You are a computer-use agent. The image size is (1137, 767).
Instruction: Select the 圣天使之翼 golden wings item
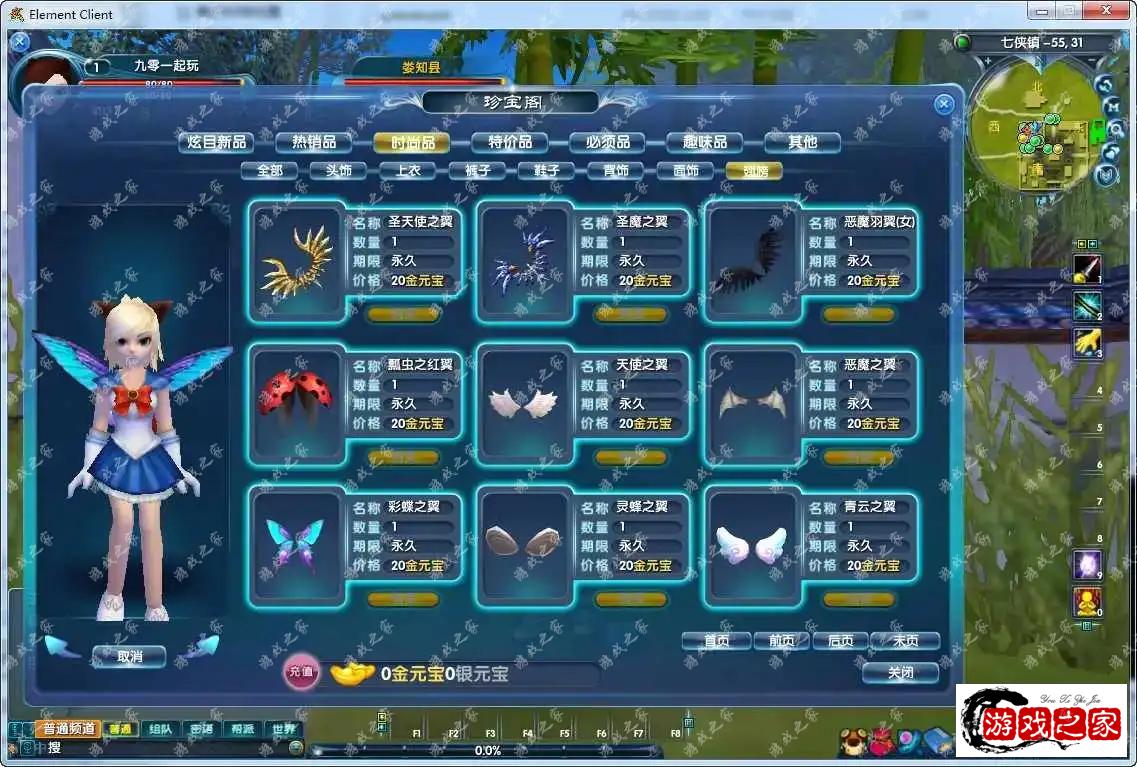click(x=296, y=260)
